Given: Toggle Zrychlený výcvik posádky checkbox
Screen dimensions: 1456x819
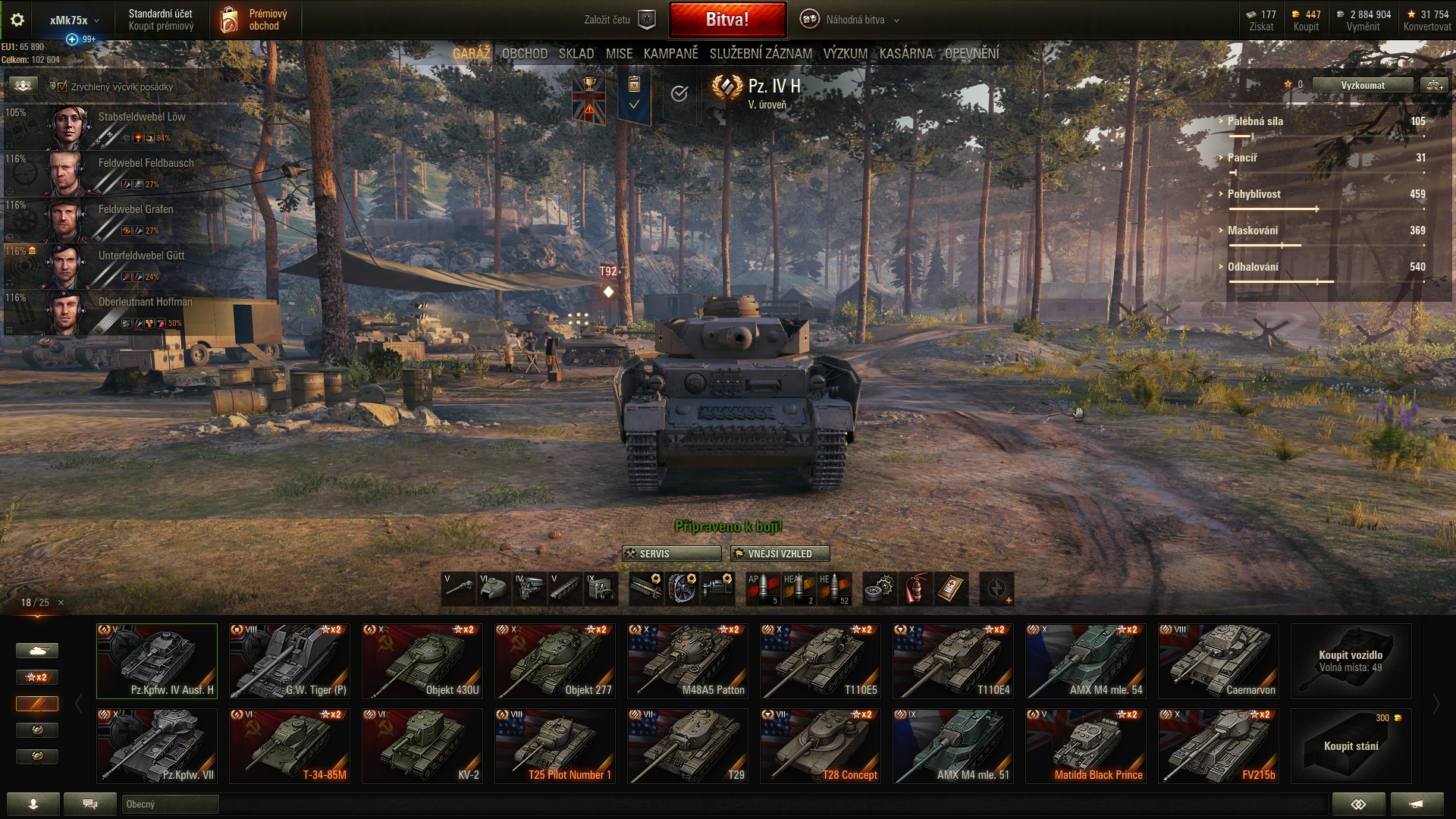Looking at the screenshot, I should [x=62, y=86].
